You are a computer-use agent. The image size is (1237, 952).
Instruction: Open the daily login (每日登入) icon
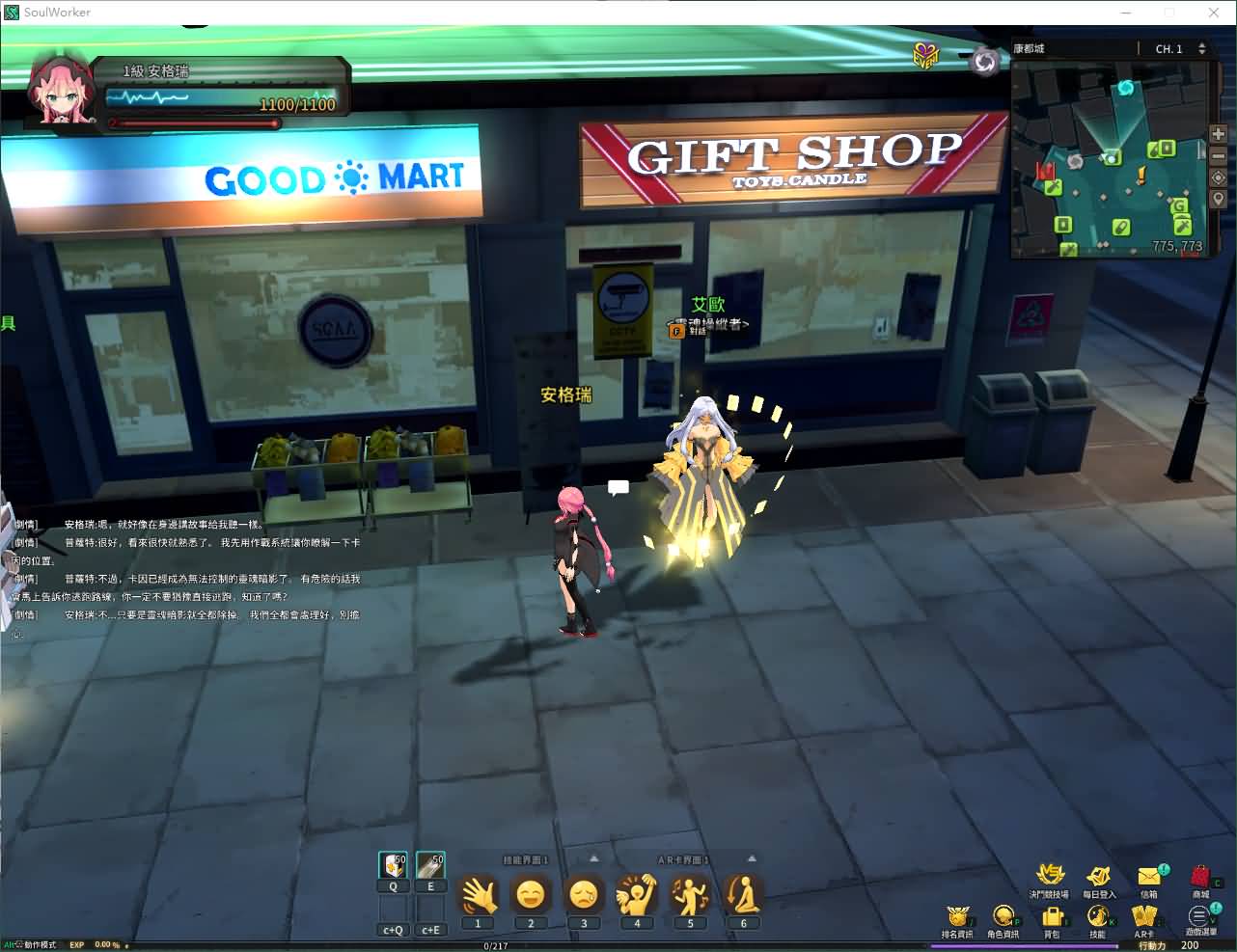pos(1098,876)
